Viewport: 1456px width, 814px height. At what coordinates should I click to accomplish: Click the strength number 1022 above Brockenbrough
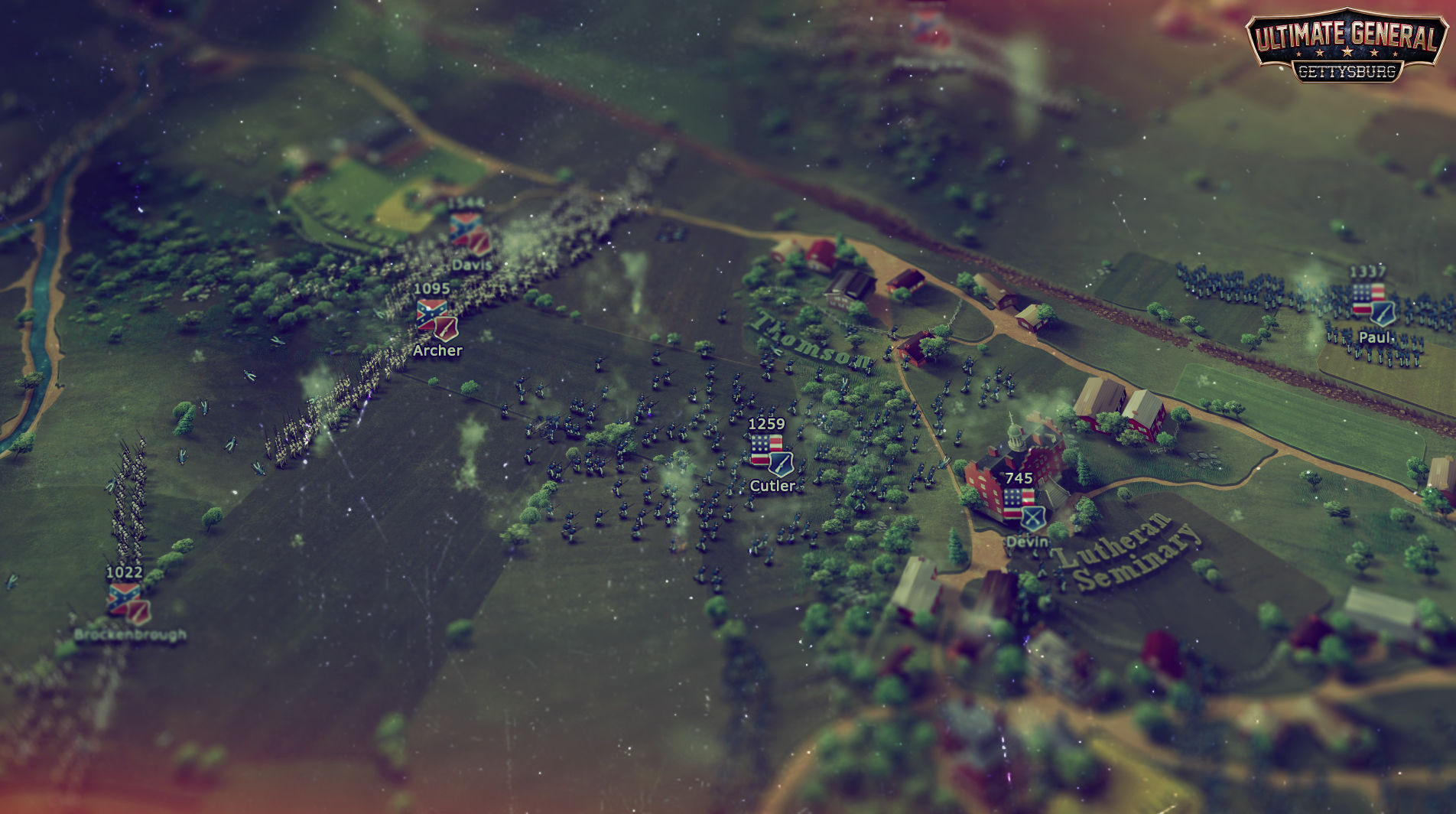coord(125,573)
